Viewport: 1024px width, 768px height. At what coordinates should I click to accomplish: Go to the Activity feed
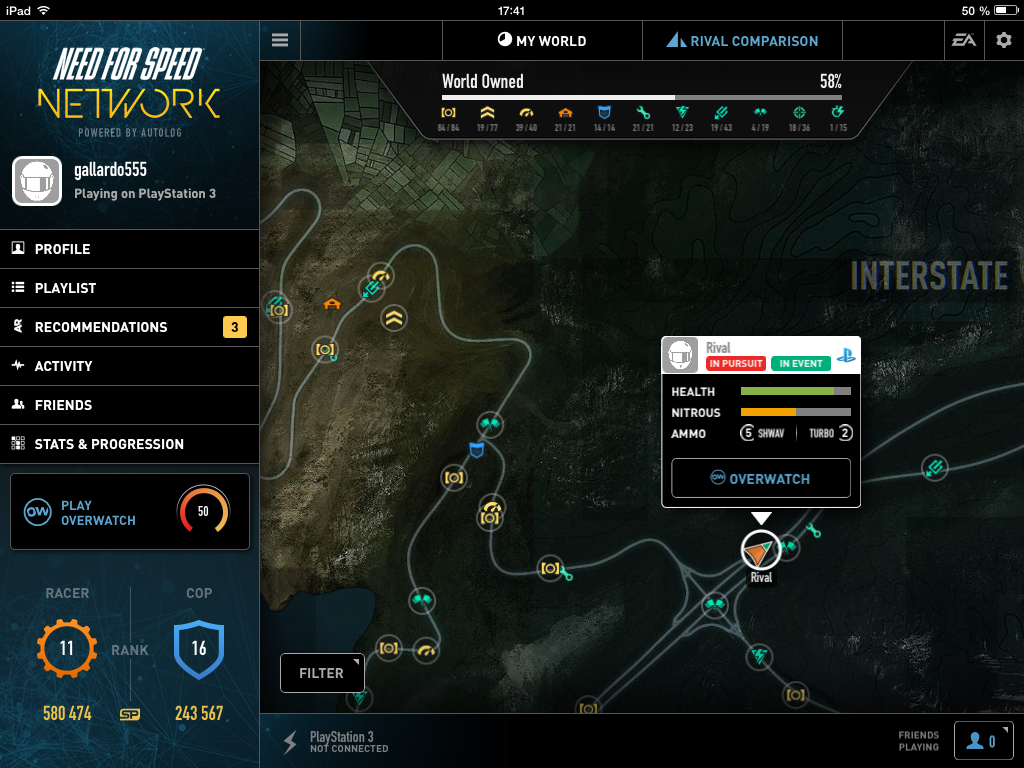click(129, 366)
